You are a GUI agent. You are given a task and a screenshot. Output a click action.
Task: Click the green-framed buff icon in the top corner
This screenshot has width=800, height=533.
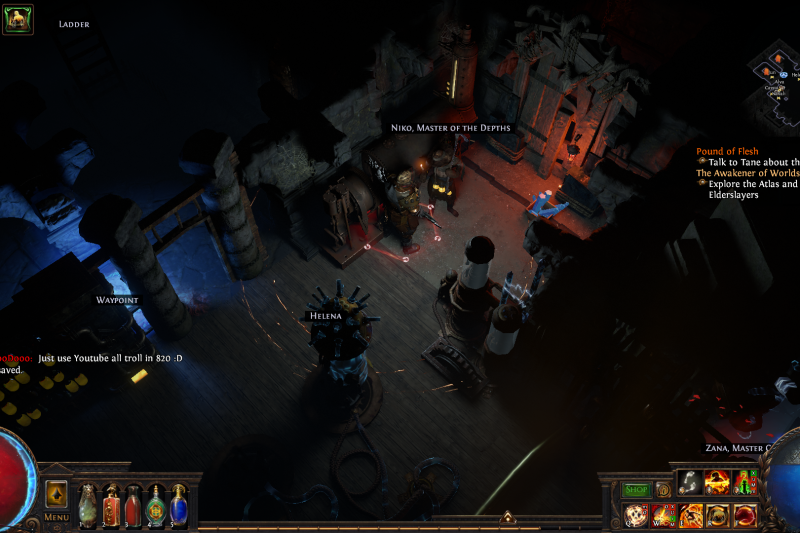point(18,19)
